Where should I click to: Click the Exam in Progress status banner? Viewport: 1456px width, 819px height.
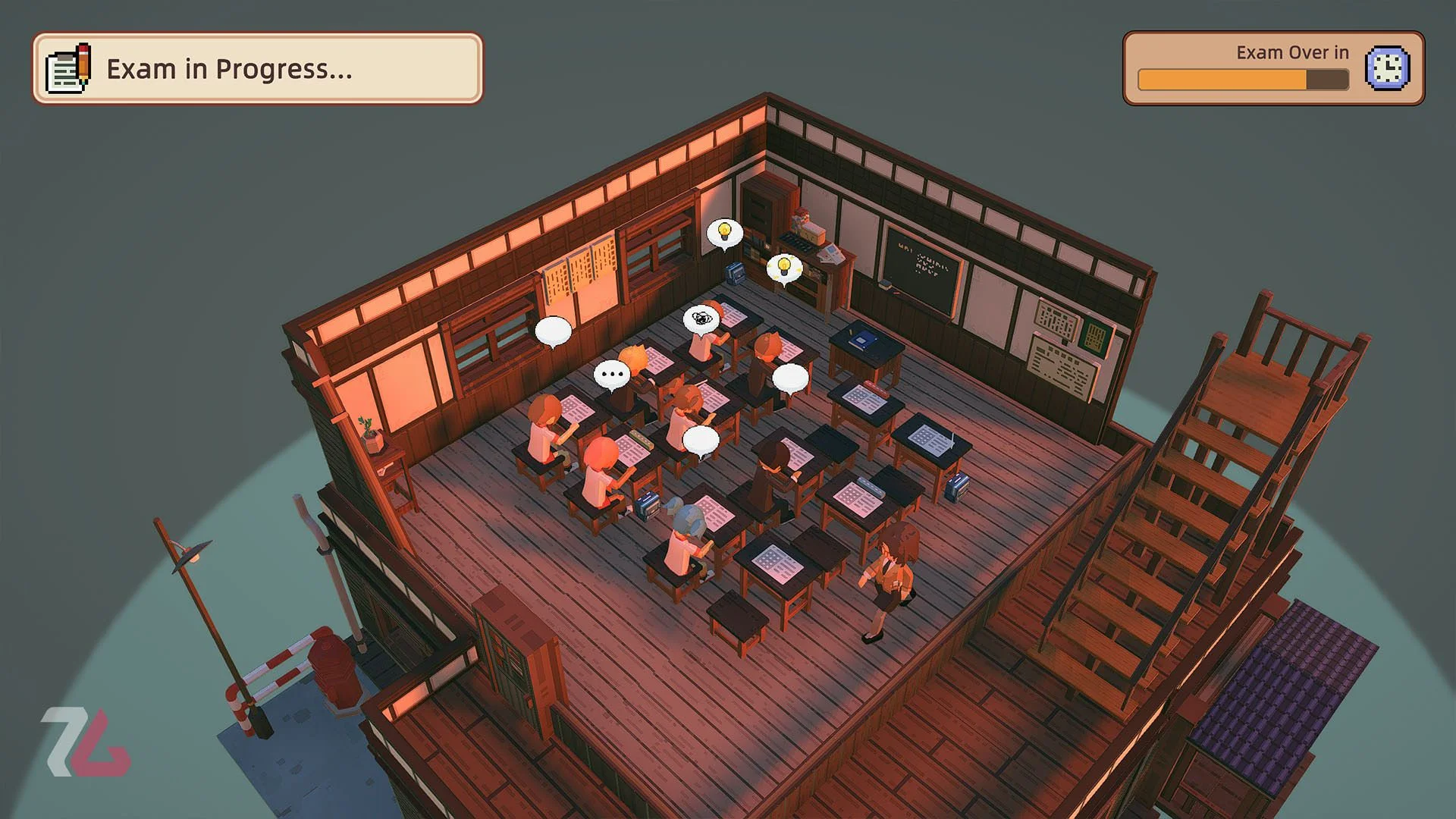(x=257, y=68)
